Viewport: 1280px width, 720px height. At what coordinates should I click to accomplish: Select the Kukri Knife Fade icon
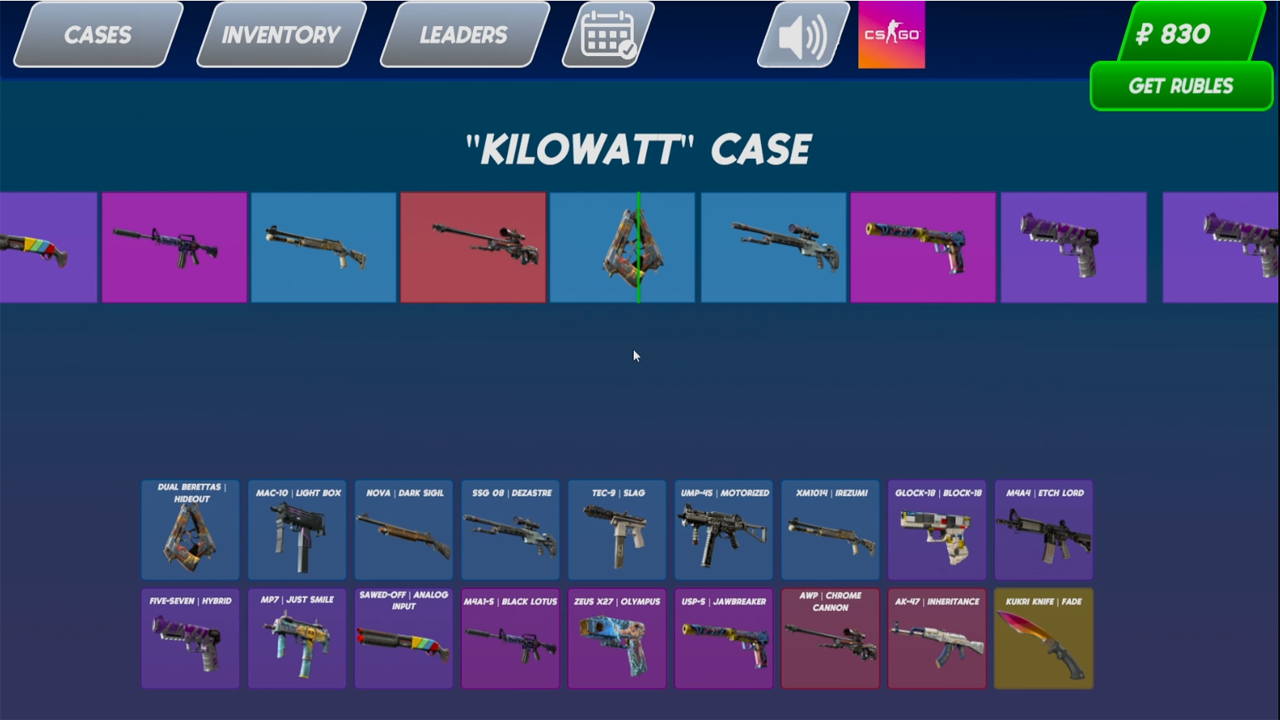point(1043,640)
